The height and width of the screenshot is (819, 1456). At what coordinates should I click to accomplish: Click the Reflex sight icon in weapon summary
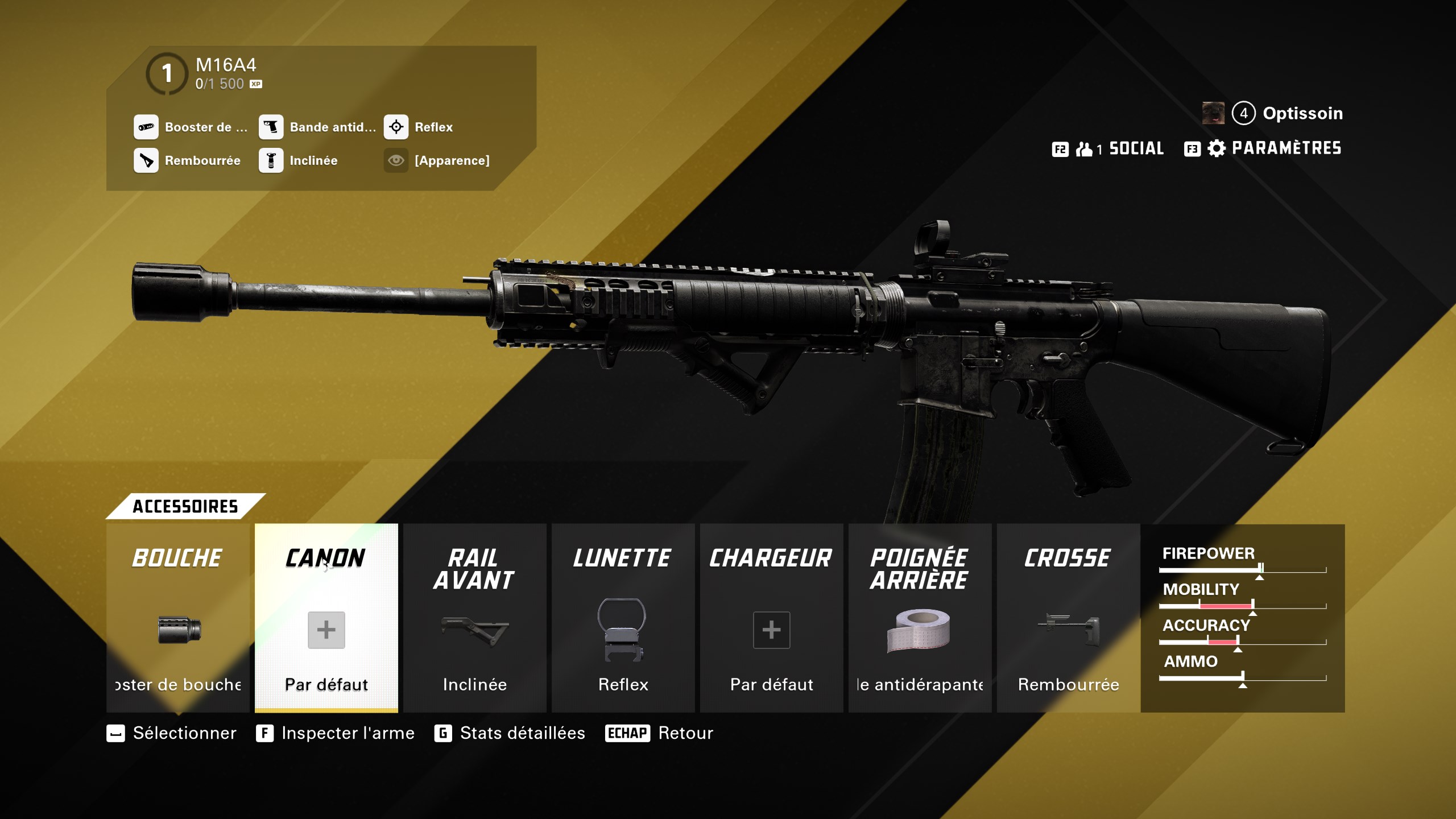pos(397,127)
